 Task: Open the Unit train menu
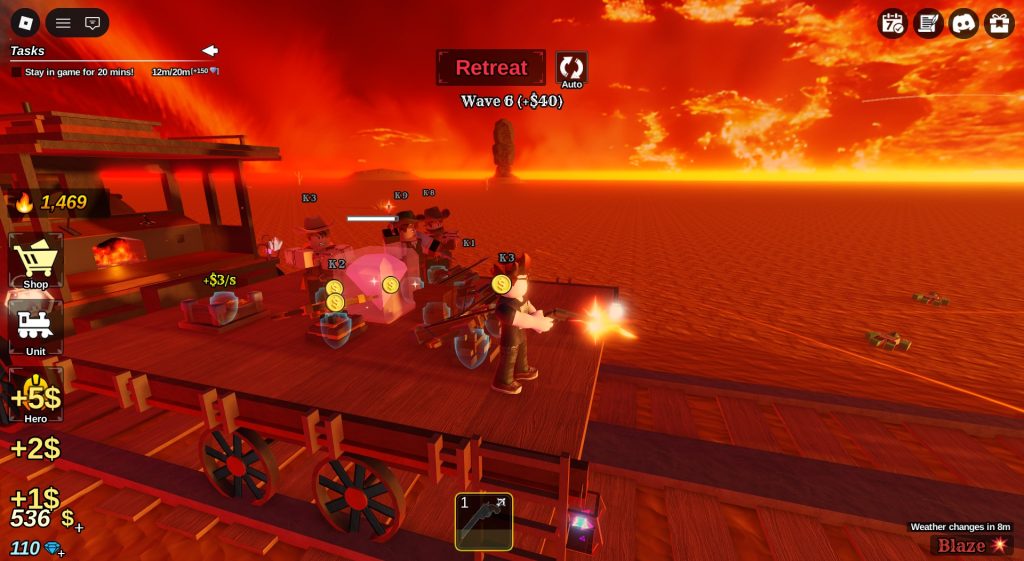(x=36, y=328)
